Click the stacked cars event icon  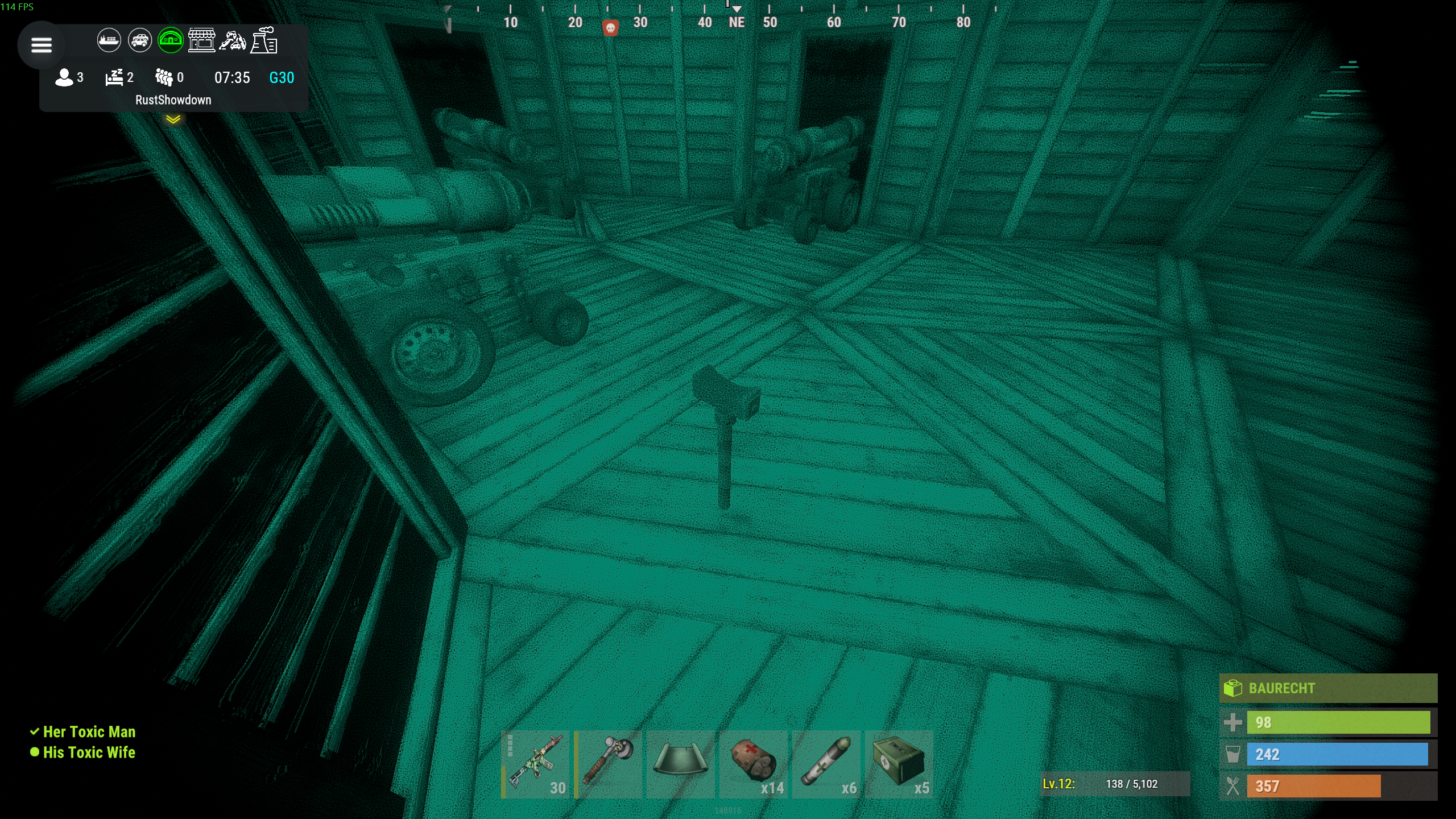coord(140,40)
